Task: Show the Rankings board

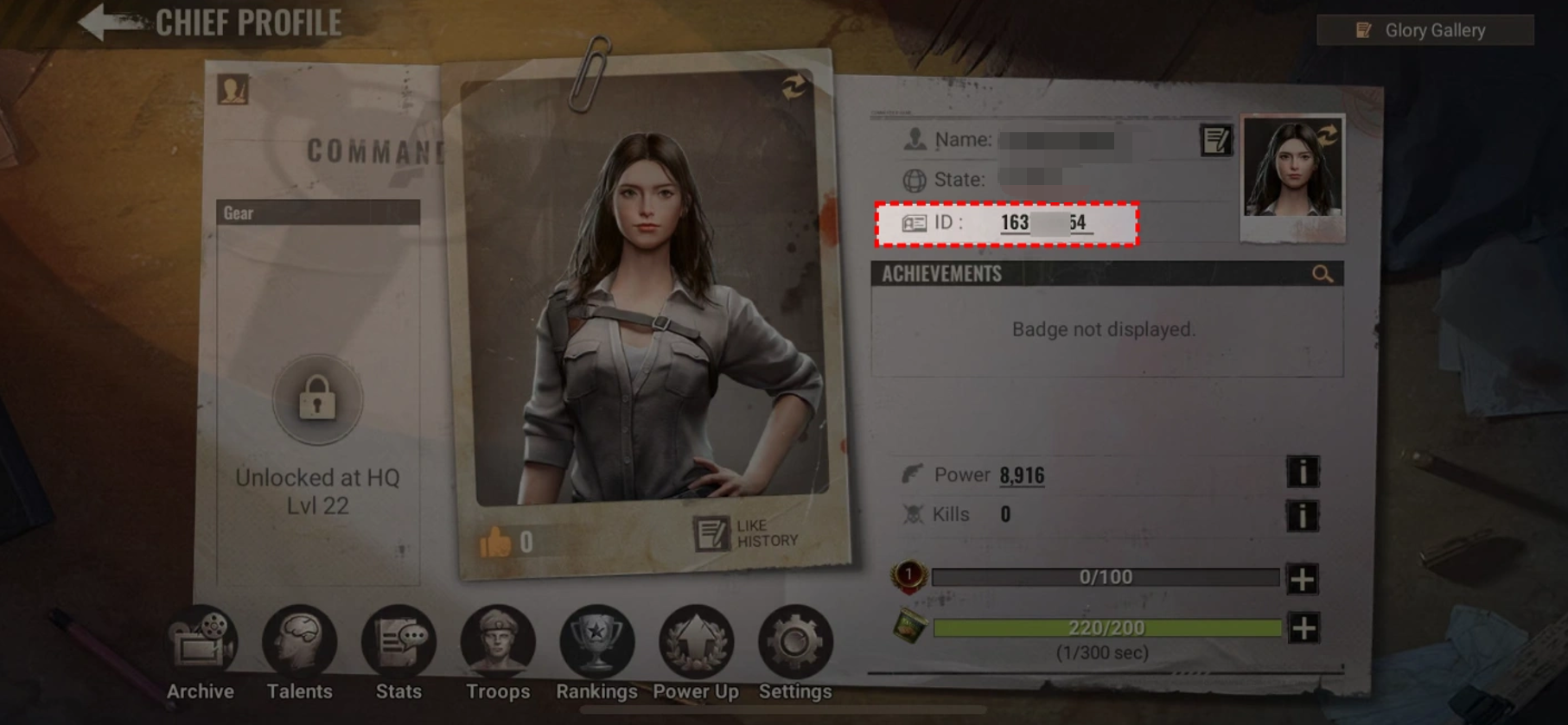Action: coord(596,653)
